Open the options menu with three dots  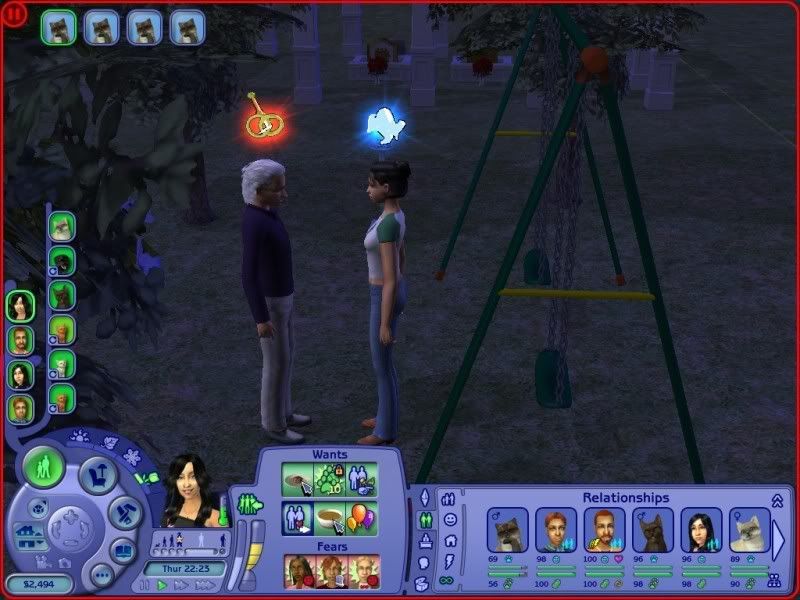[101, 575]
